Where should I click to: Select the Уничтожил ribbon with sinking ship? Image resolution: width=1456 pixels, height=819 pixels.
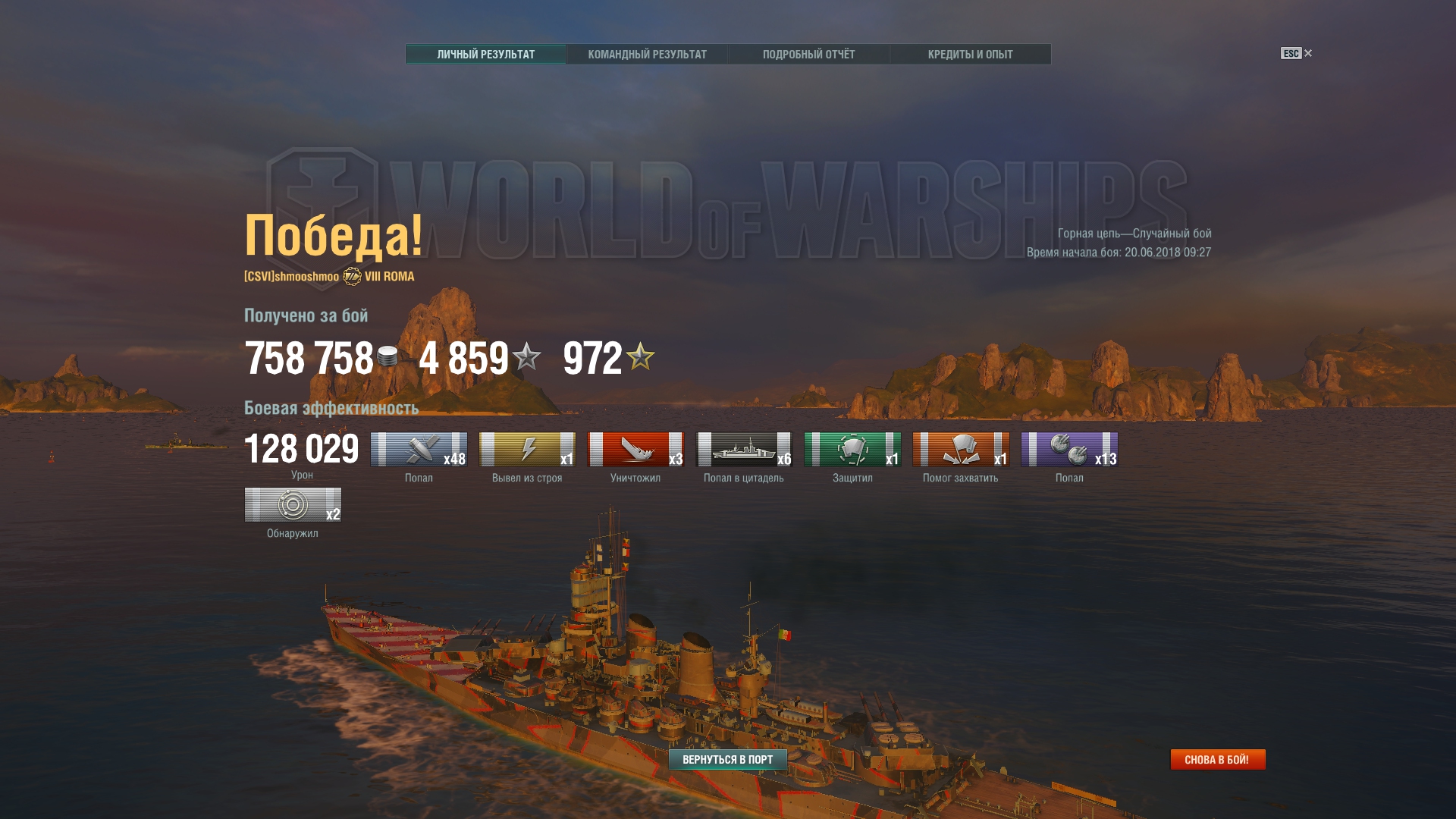635,450
